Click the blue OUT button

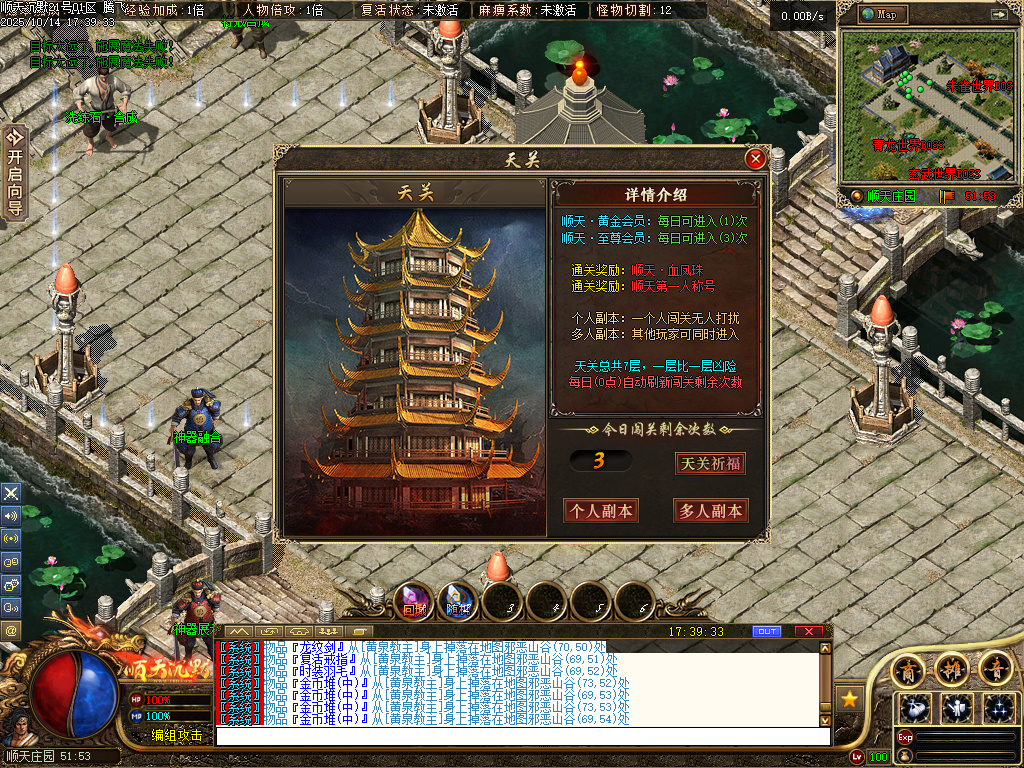(767, 631)
